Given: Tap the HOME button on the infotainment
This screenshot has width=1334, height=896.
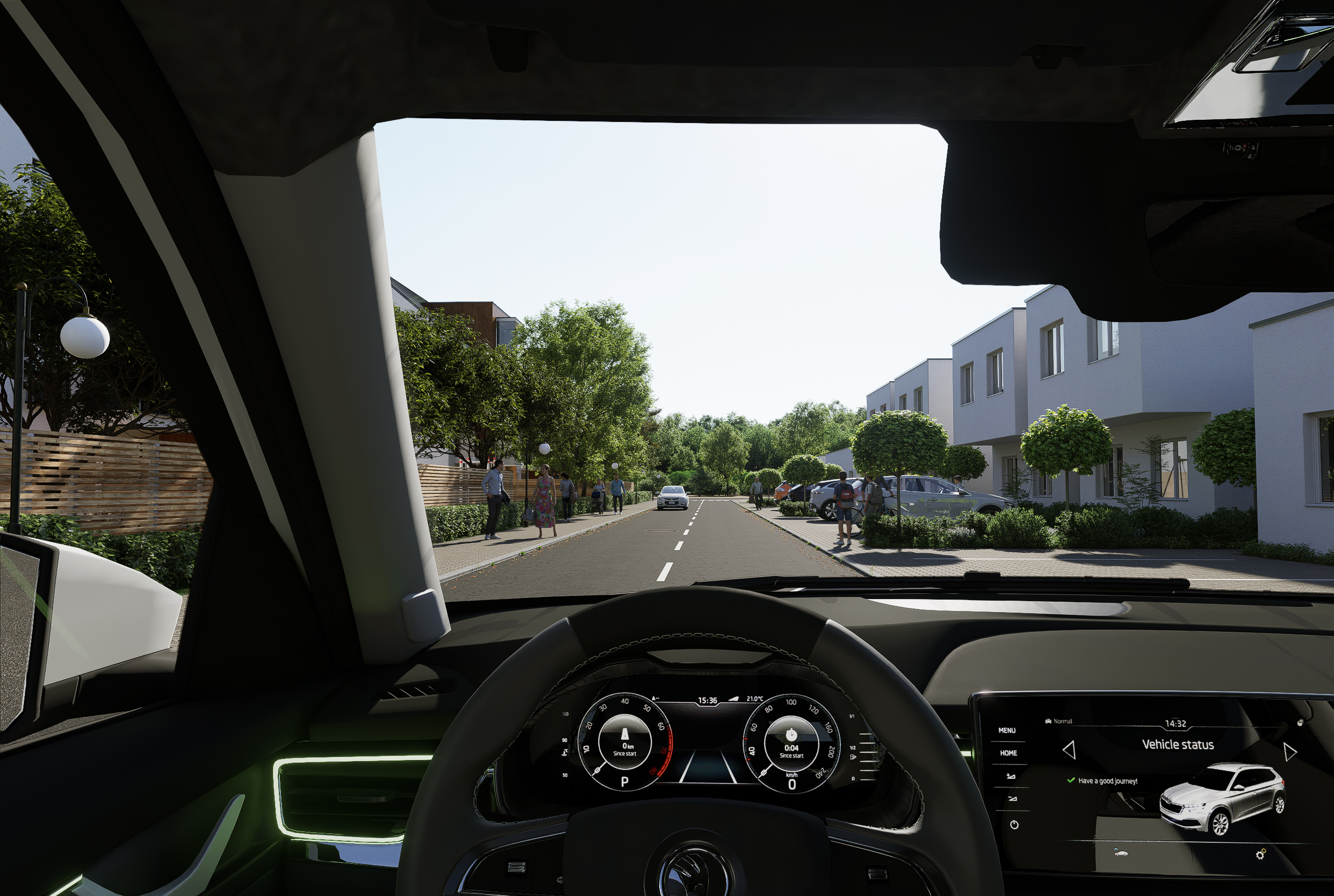Looking at the screenshot, I should pos(1008,753).
